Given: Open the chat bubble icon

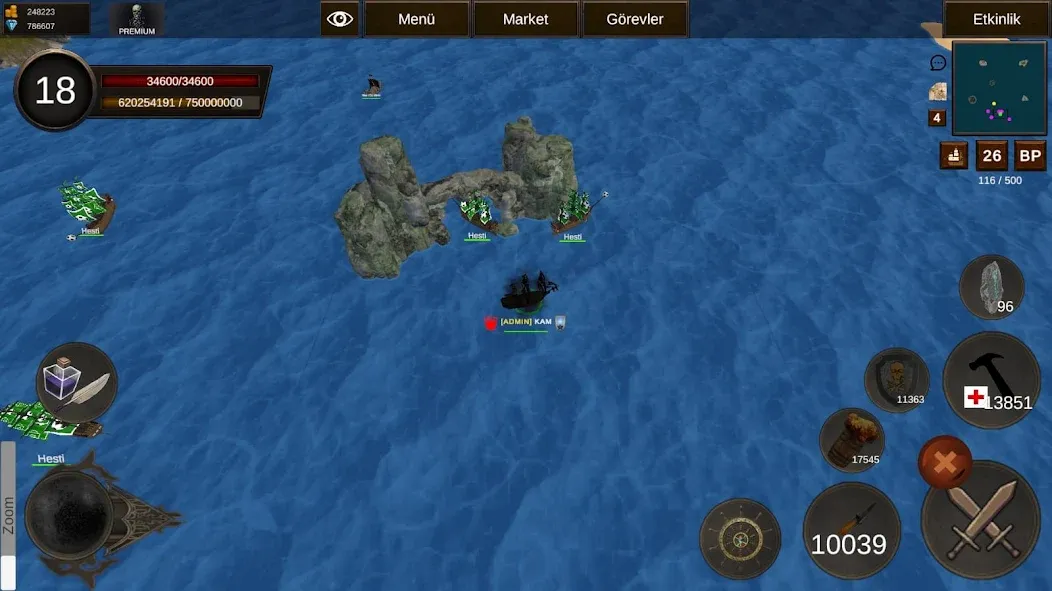Looking at the screenshot, I should coord(938,63).
